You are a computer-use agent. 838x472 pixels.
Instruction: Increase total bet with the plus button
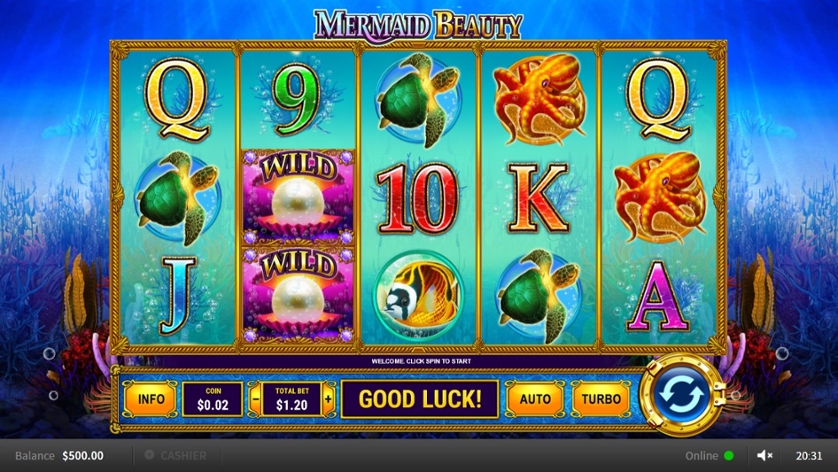coord(328,399)
